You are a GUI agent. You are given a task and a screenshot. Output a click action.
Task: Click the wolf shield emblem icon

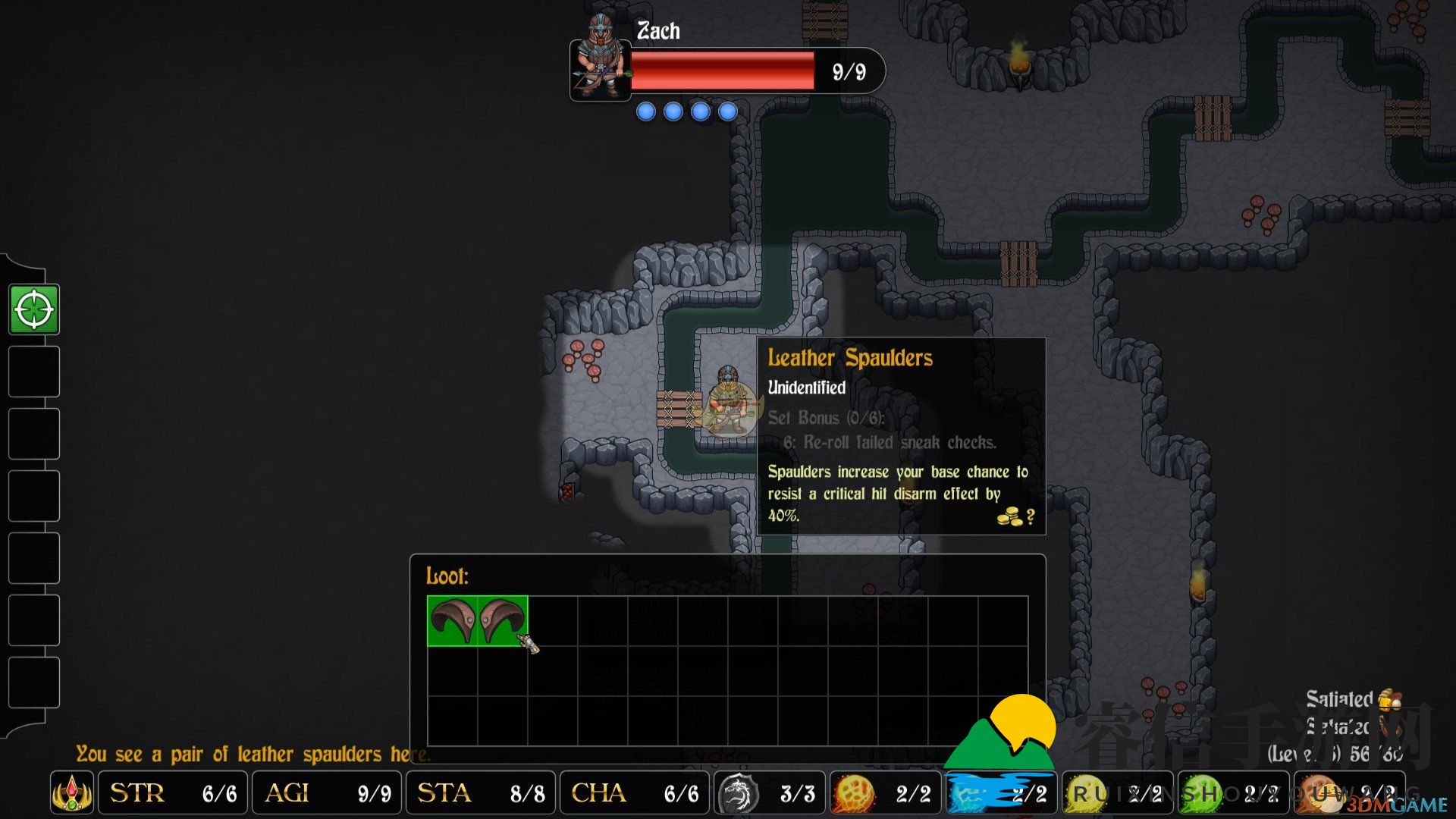737,794
